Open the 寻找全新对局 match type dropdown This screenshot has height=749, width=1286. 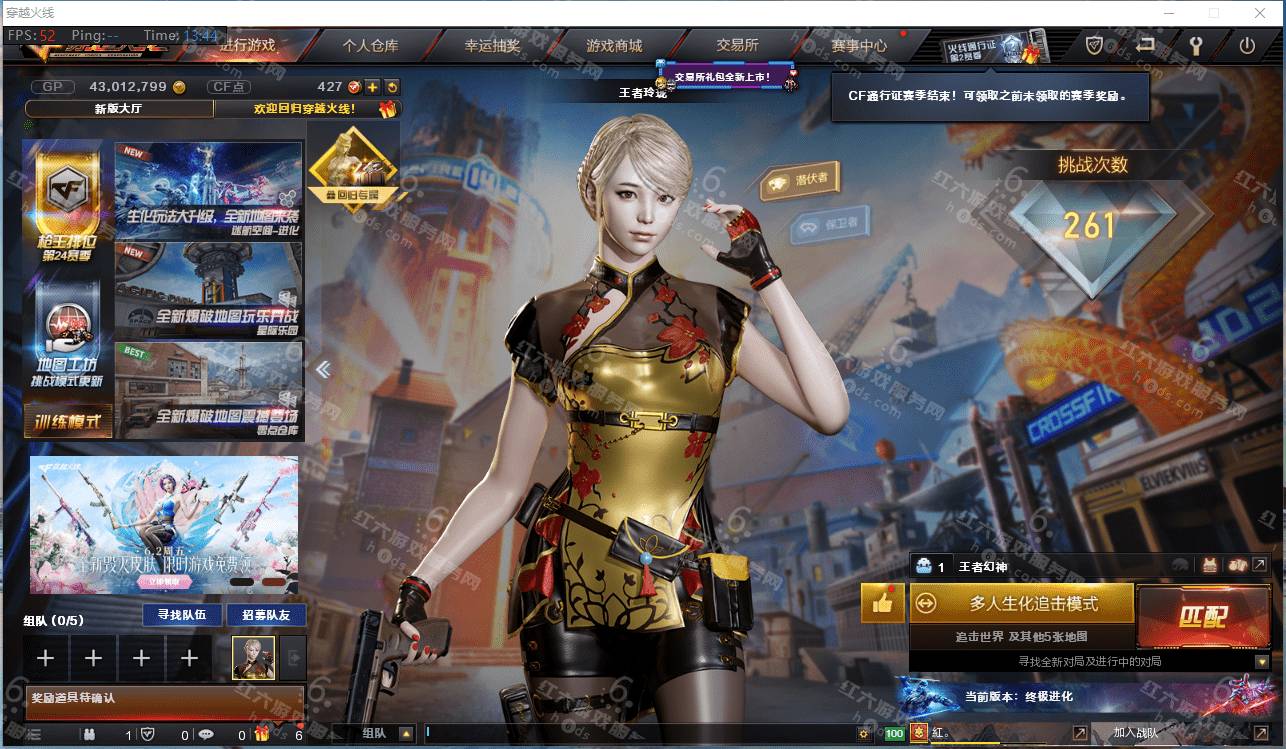coord(1262,661)
